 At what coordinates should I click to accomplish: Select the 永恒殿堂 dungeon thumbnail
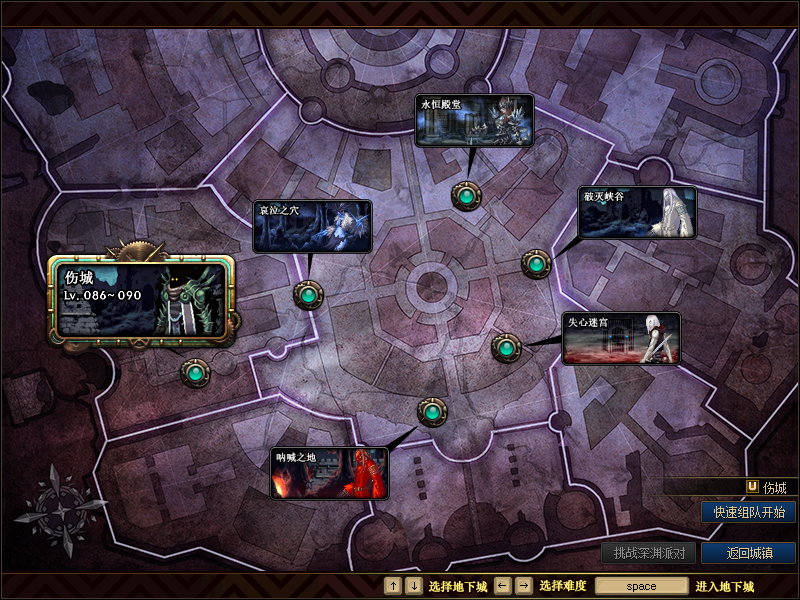474,121
